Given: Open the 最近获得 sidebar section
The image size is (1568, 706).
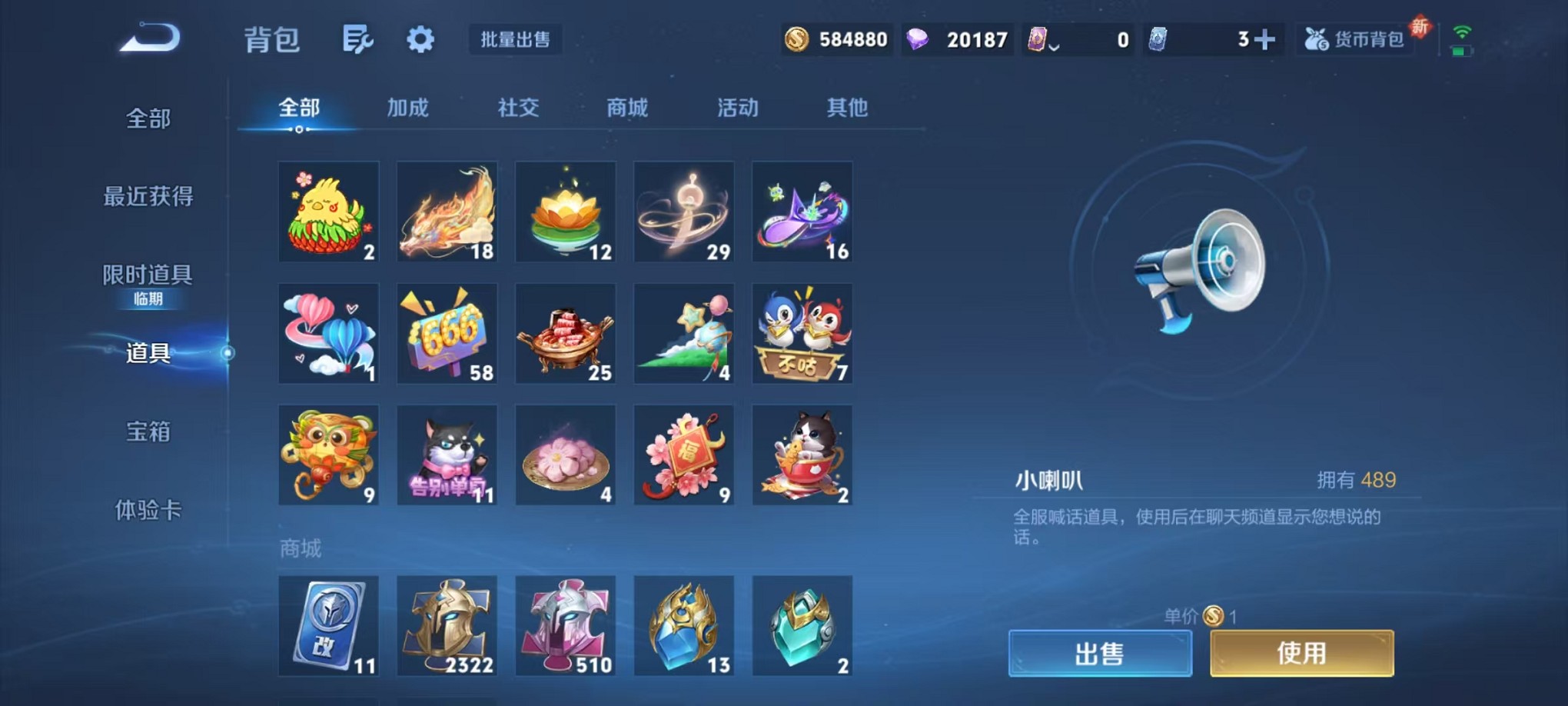Looking at the screenshot, I should tap(147, 197).
